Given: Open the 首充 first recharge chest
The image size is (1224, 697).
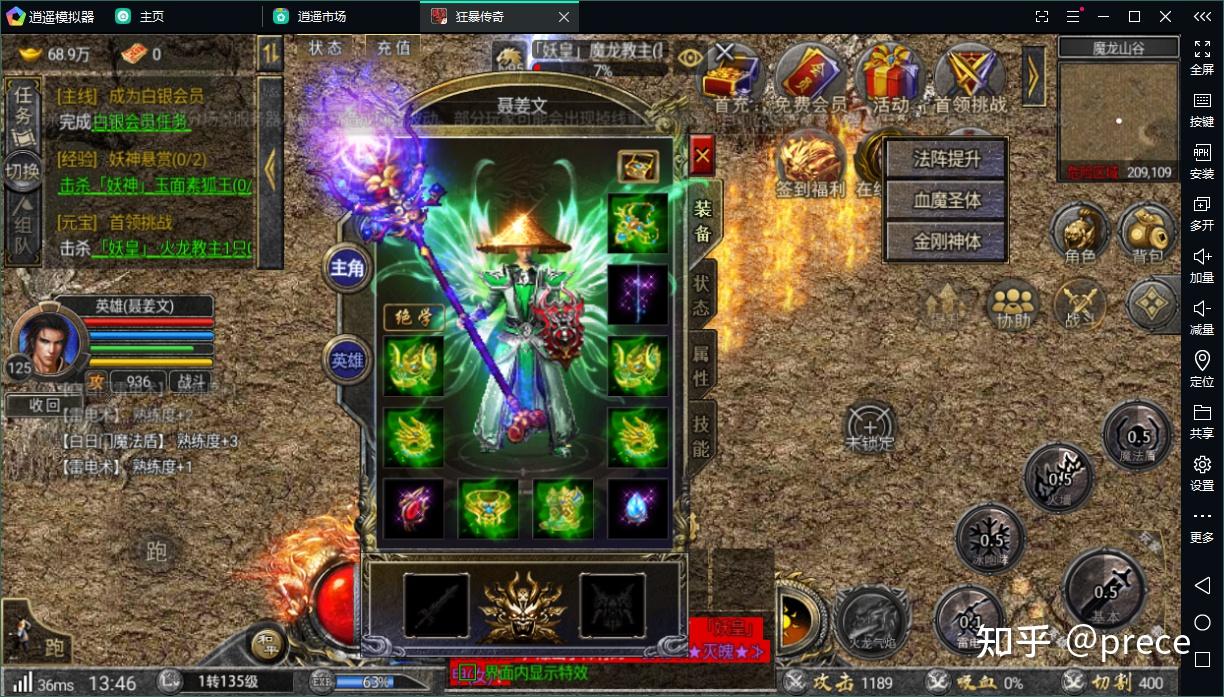Looking at the screenshot, I should pos(732,76).
